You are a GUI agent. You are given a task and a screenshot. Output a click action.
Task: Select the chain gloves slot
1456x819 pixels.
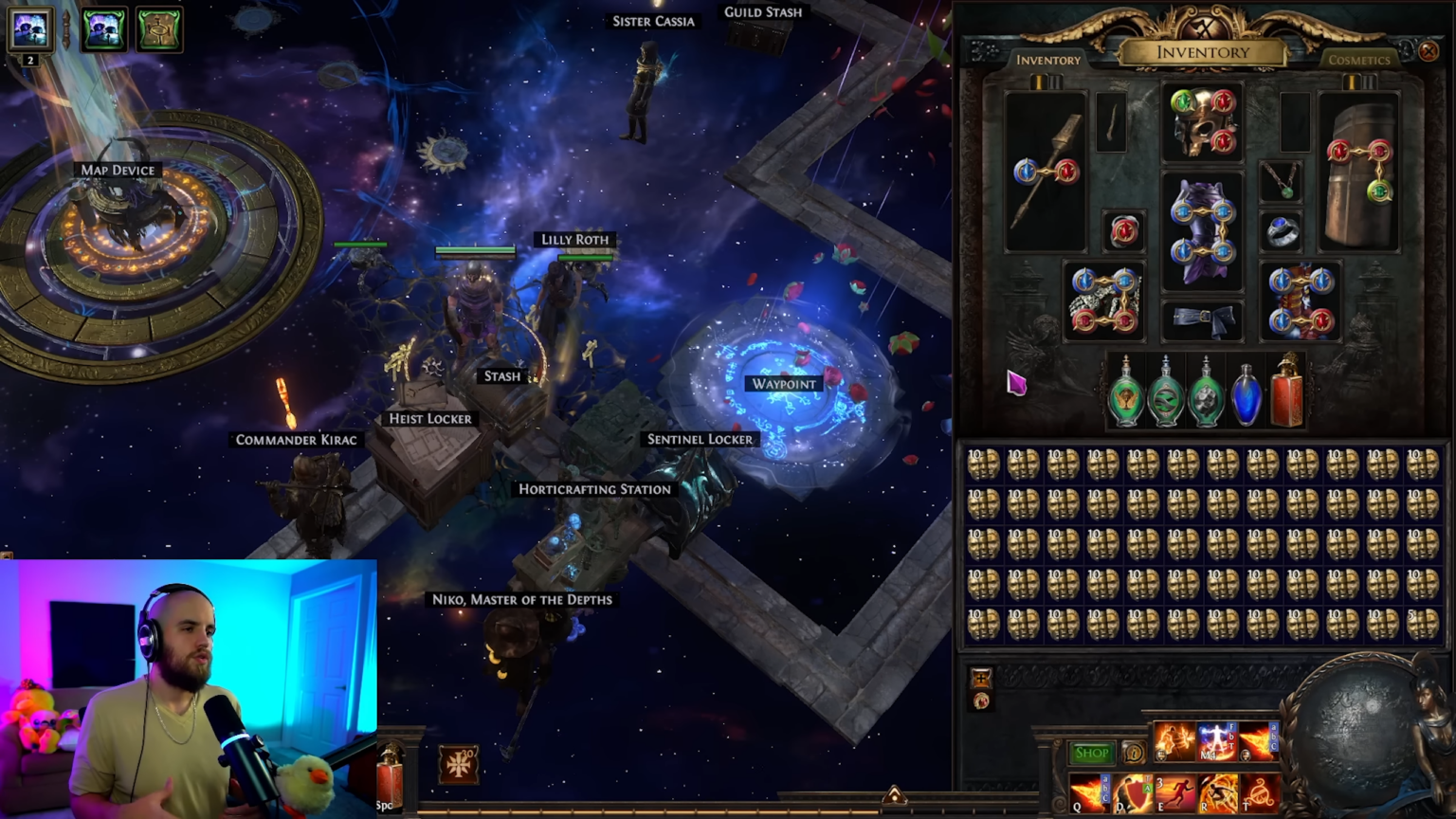pos(1102,300)
